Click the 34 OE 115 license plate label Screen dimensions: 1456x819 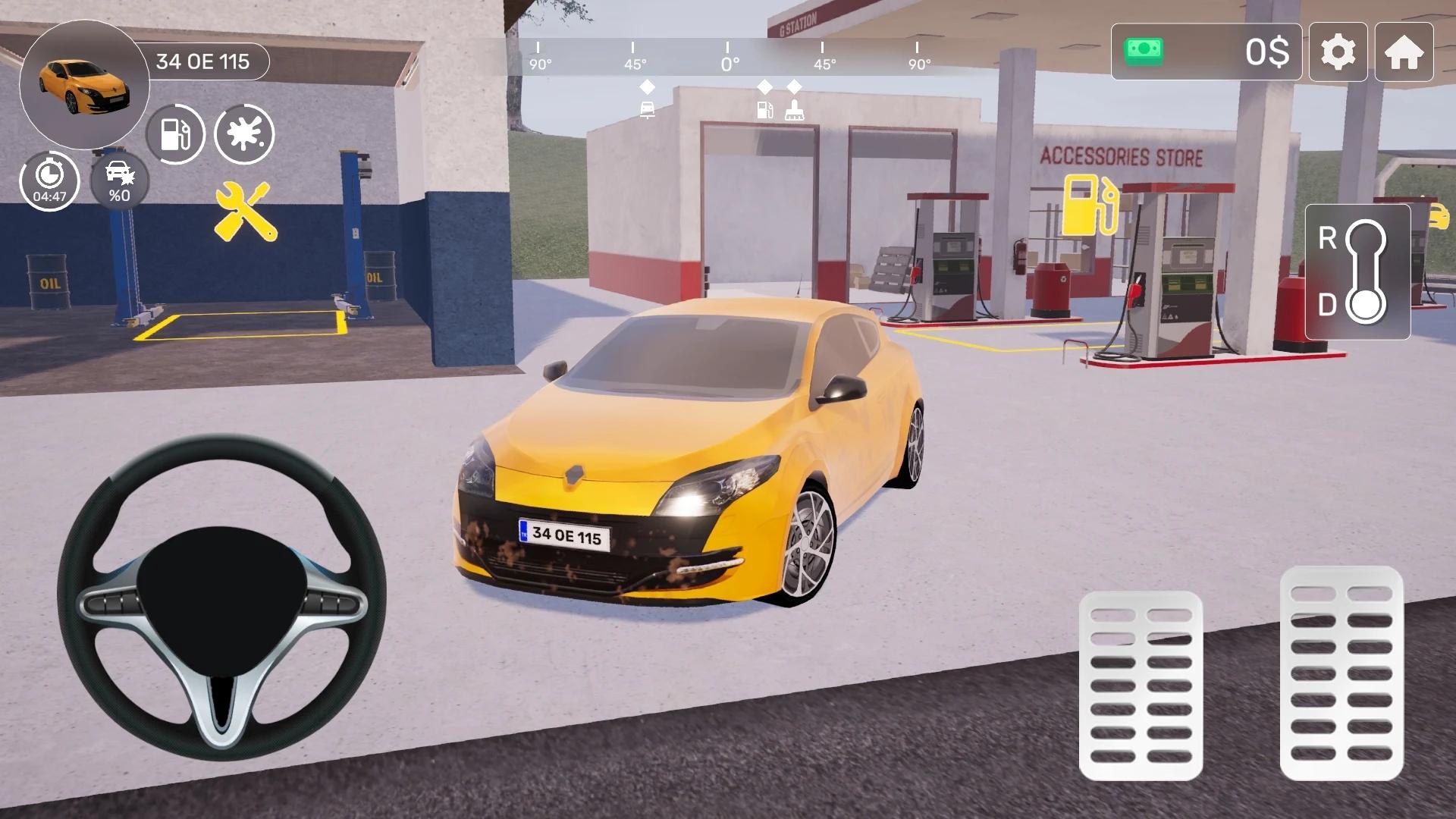205,62
